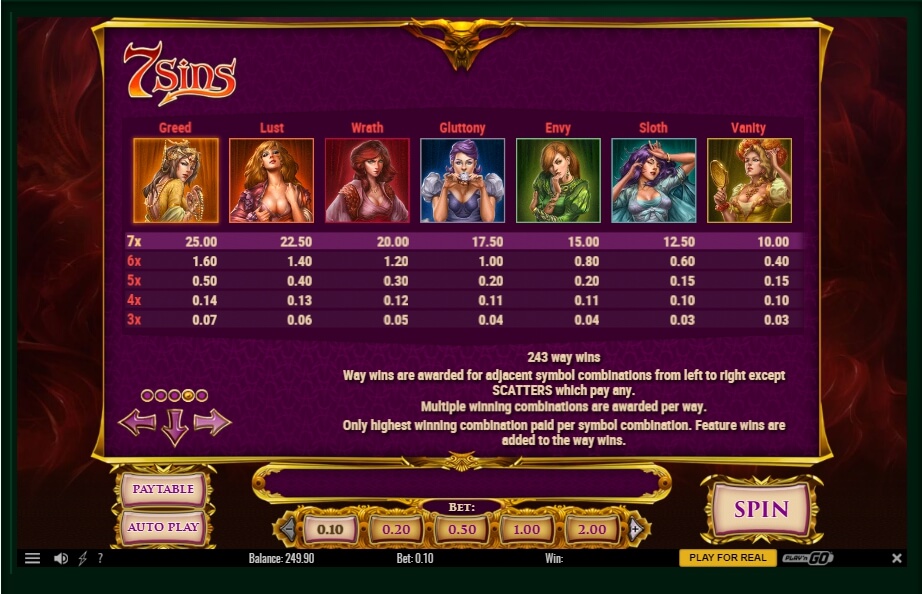The height and width of the screenshot is (594, 922).
Task: Select the 2.00 bet amount
Action: click(592, 529)
